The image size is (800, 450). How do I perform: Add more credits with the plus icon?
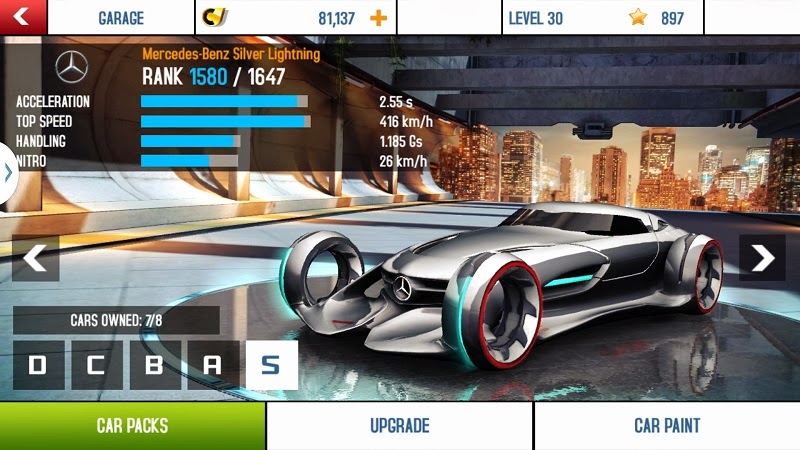pos(377,18)
